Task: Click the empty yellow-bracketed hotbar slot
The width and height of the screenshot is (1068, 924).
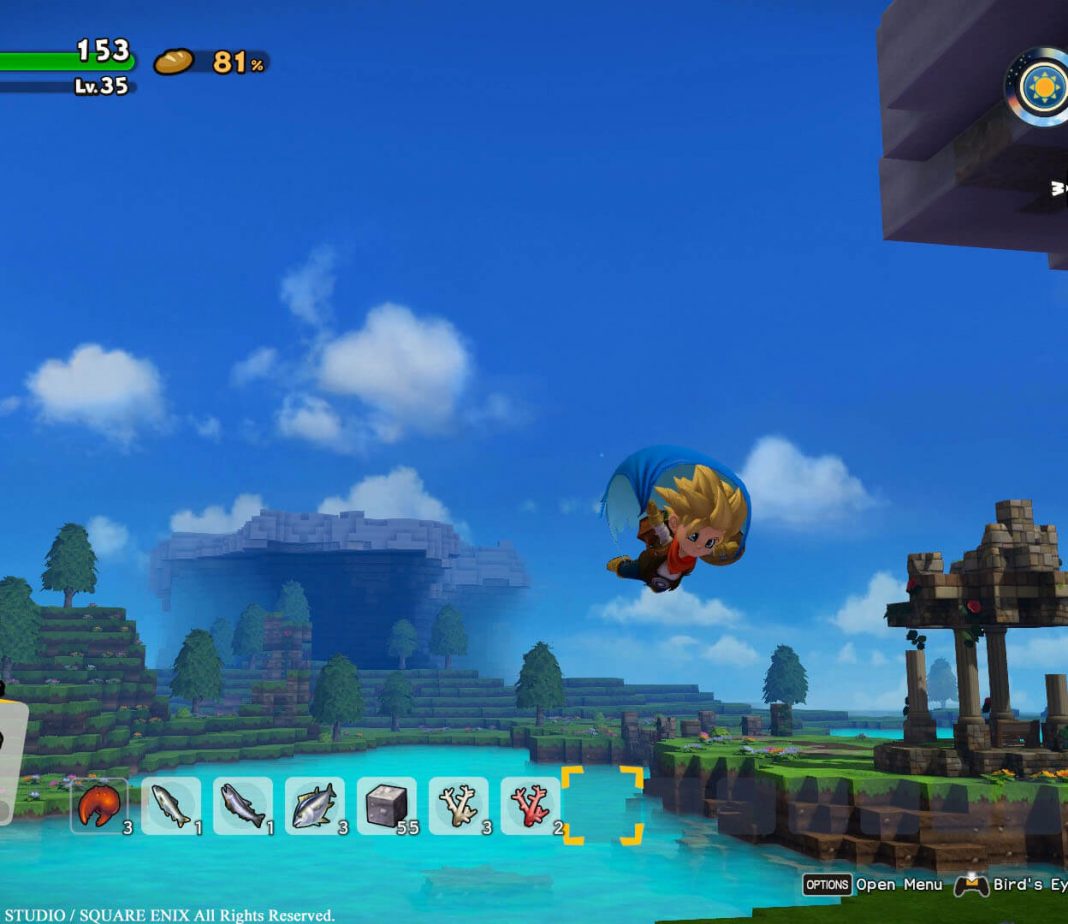Action: tap(602, 805)
